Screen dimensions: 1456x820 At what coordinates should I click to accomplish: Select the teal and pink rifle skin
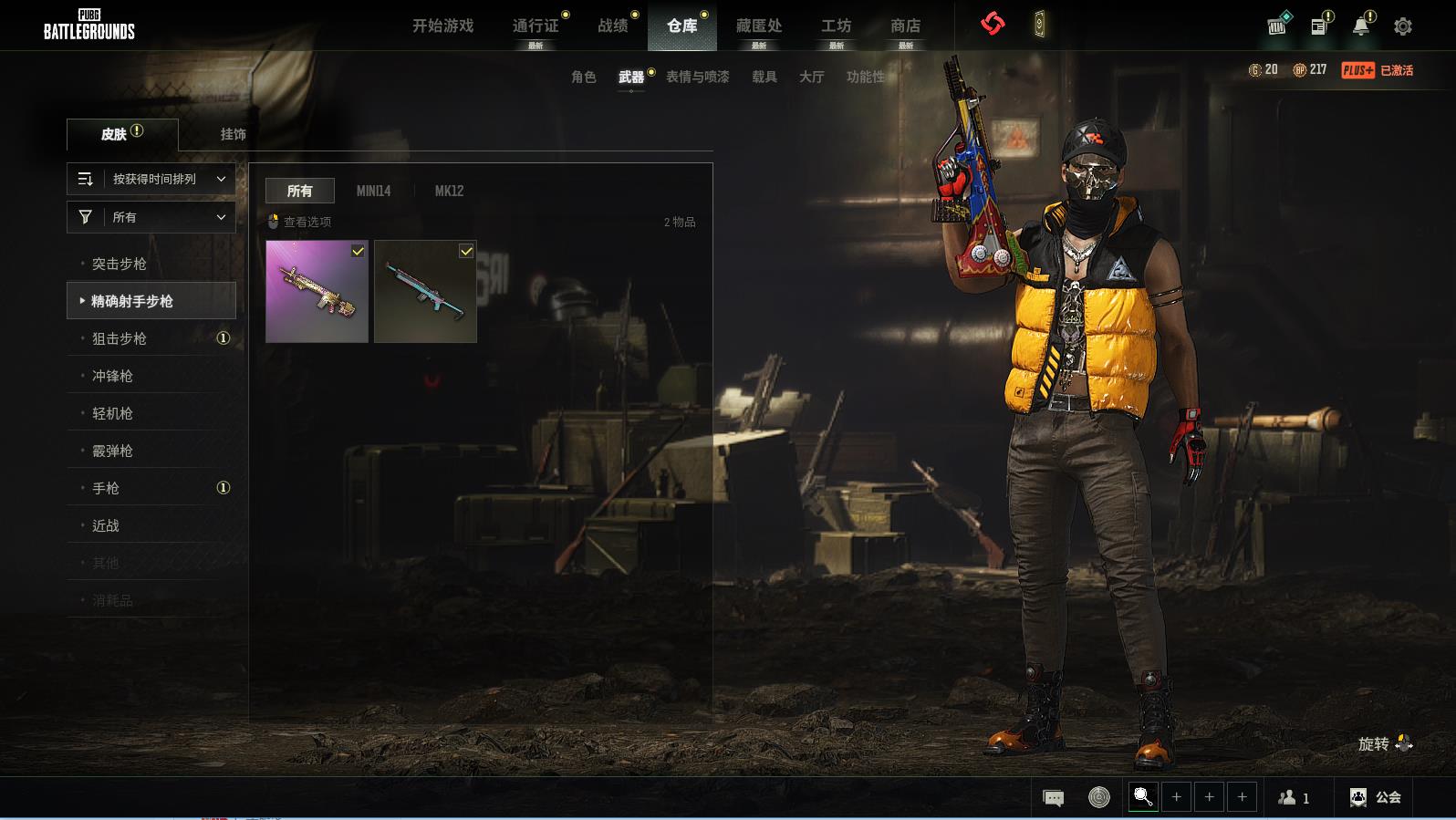pos(425,292)
